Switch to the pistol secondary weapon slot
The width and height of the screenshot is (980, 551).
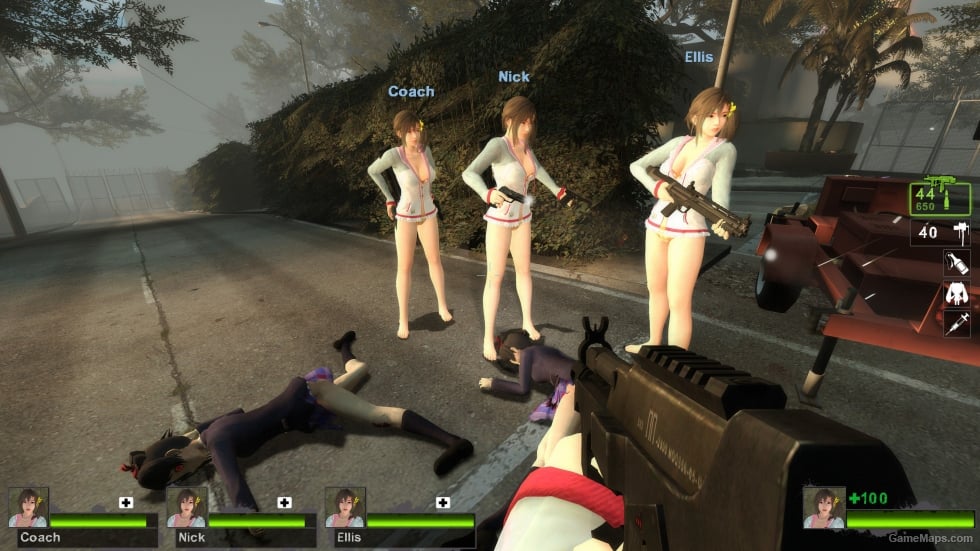[940, 233]
